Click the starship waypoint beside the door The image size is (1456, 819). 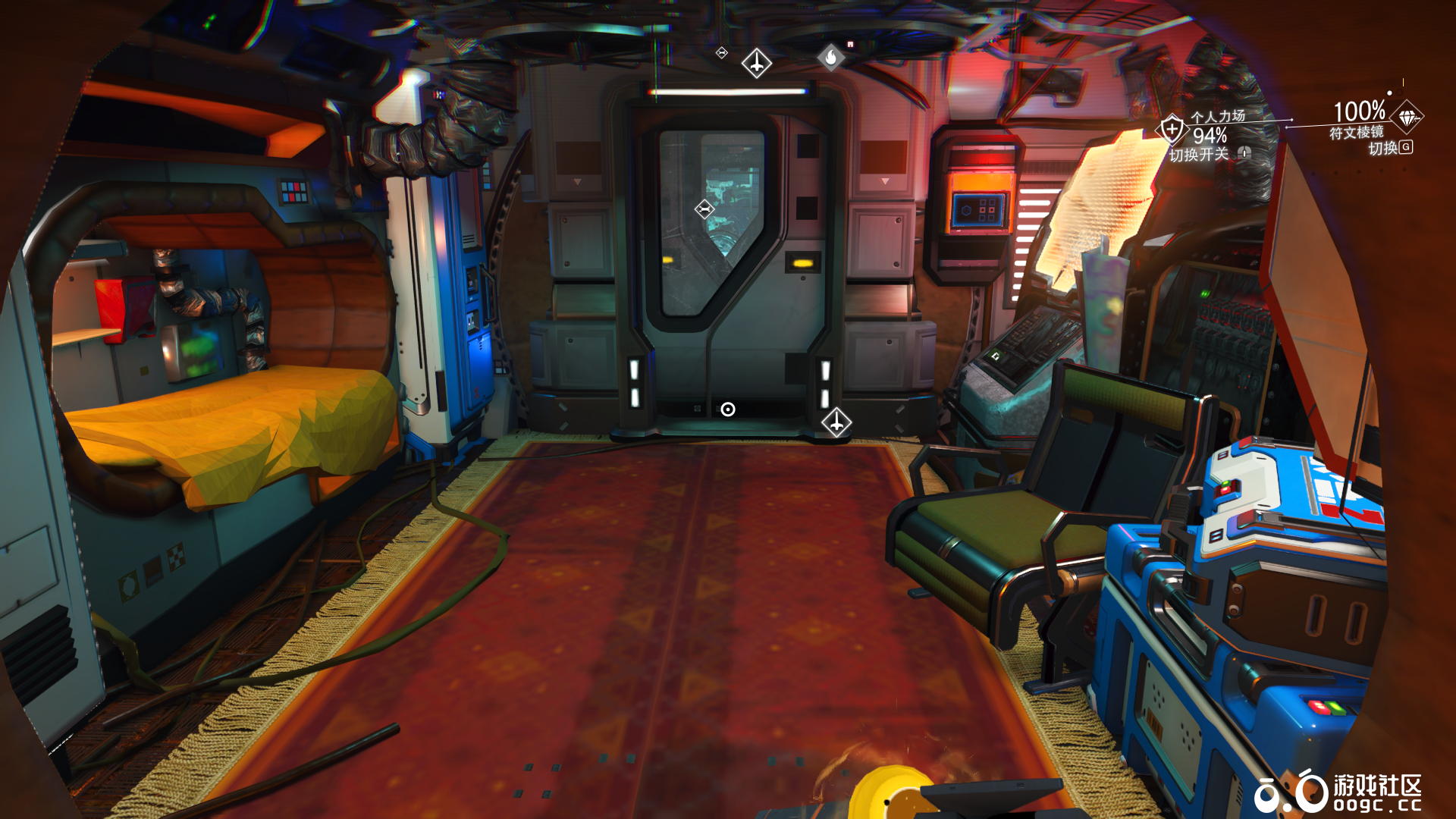[x=836, y=422]
